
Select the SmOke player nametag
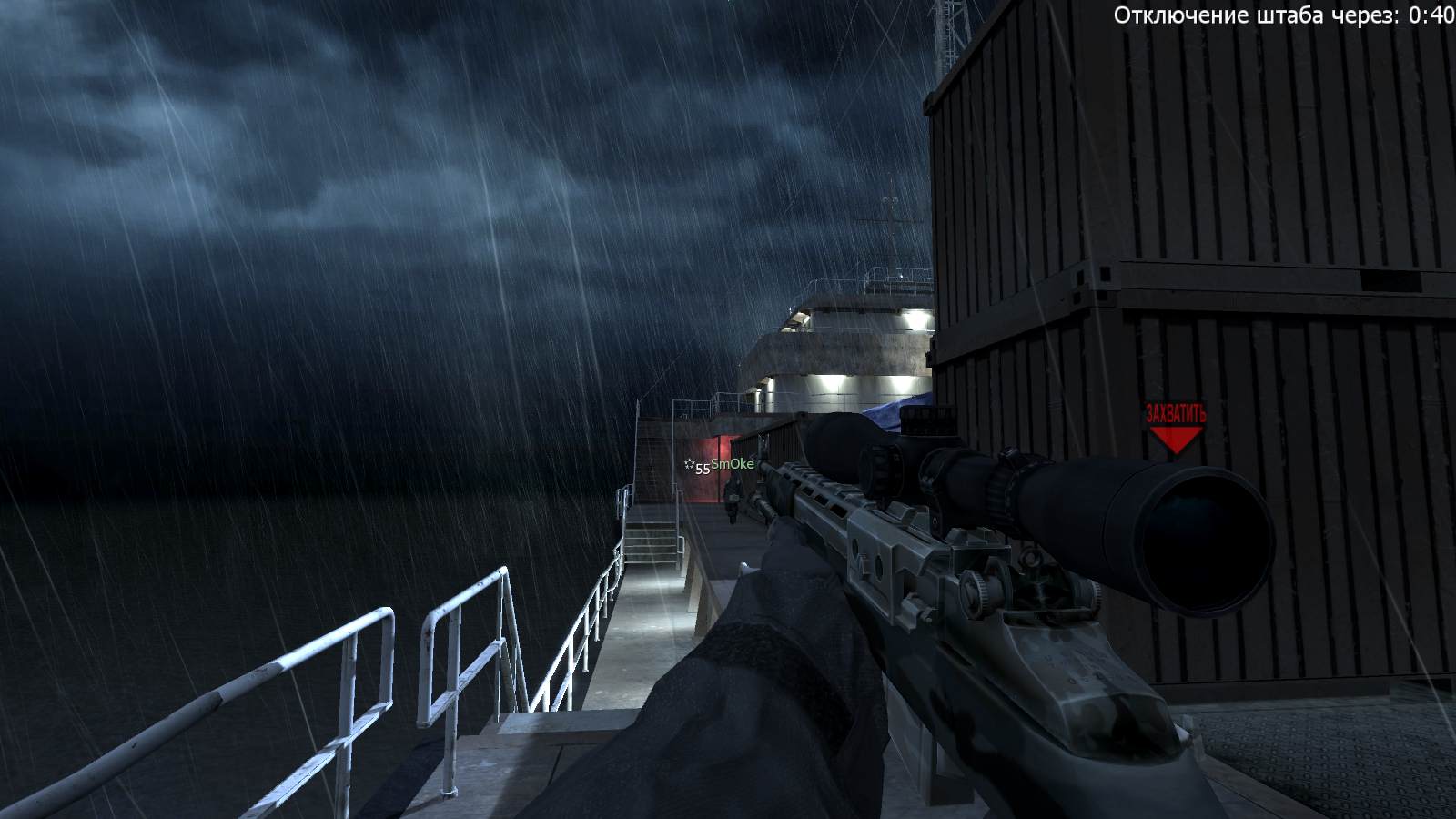tap(733, 464)
